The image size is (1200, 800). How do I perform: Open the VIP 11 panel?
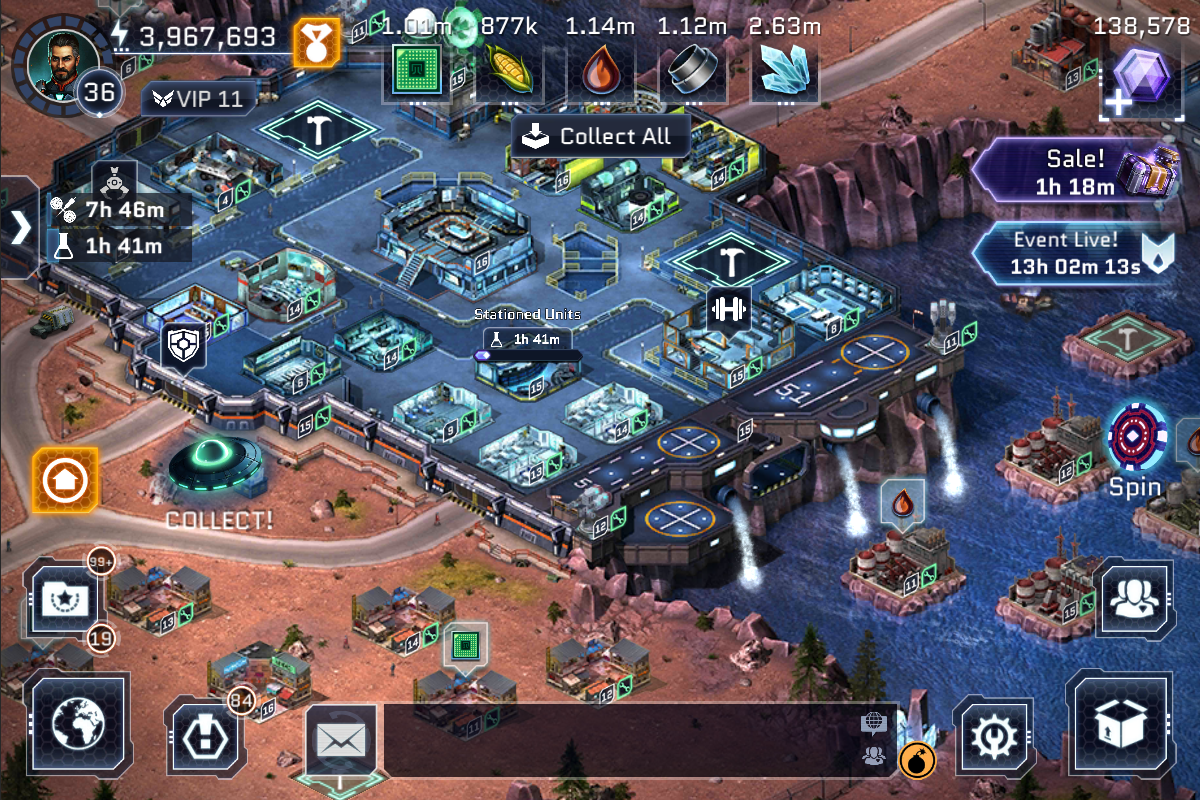[x=199, y=99]
